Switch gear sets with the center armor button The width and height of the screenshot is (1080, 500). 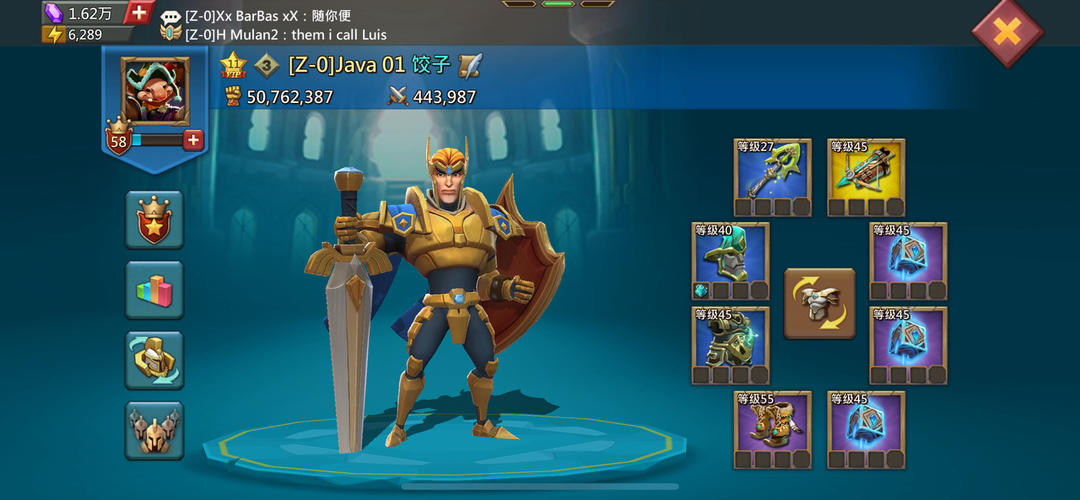coord(819,303)
